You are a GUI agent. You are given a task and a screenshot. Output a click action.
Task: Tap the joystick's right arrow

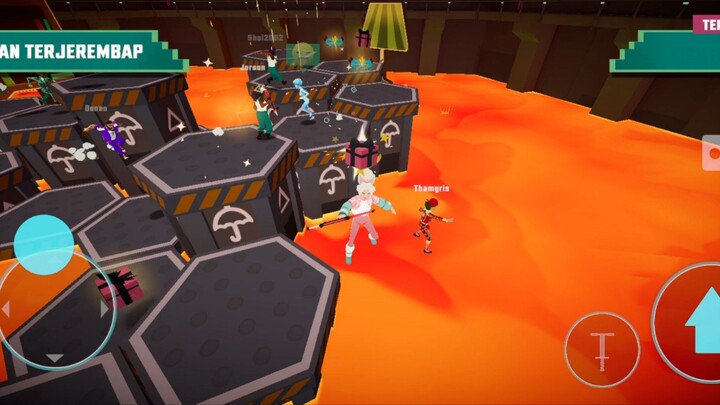tap(104, 309)
